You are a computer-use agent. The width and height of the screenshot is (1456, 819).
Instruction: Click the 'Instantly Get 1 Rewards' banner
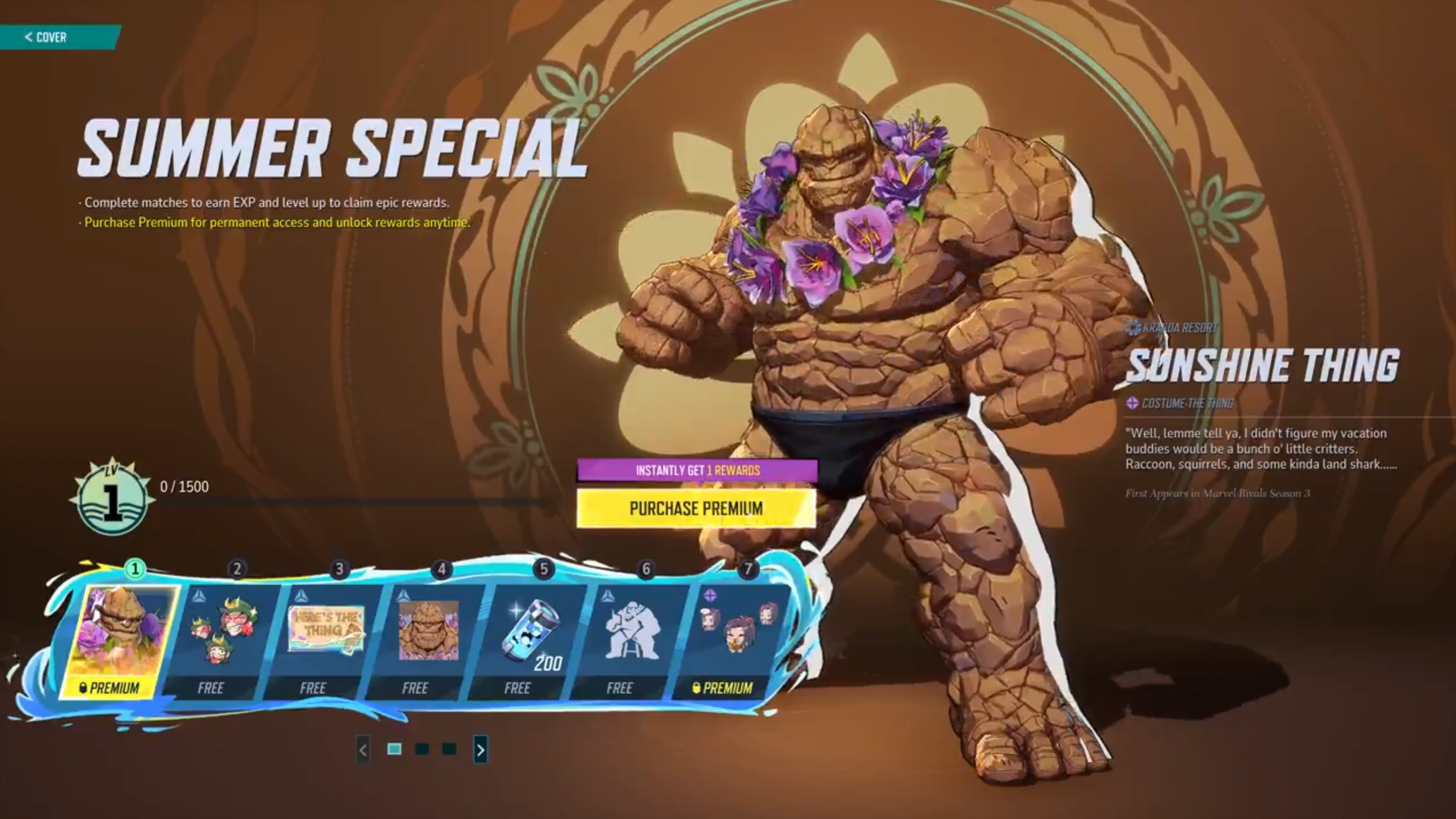(x=697, y=469)
